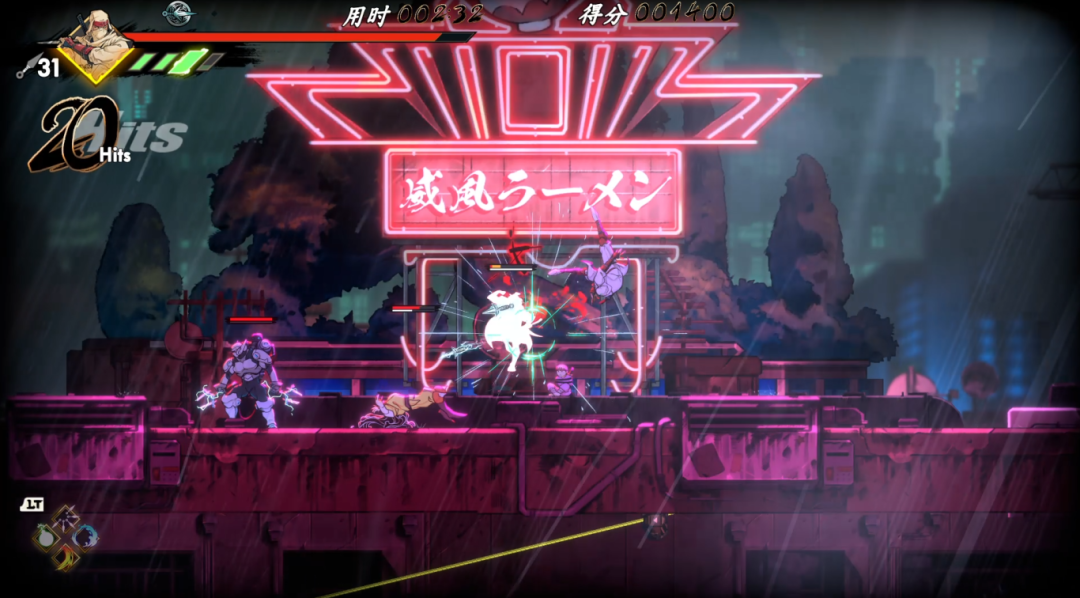Select the white spiked burst ninjutsu
Image resolution: width=1080 pixels, height=598 pixels.
tap(67, 520)
